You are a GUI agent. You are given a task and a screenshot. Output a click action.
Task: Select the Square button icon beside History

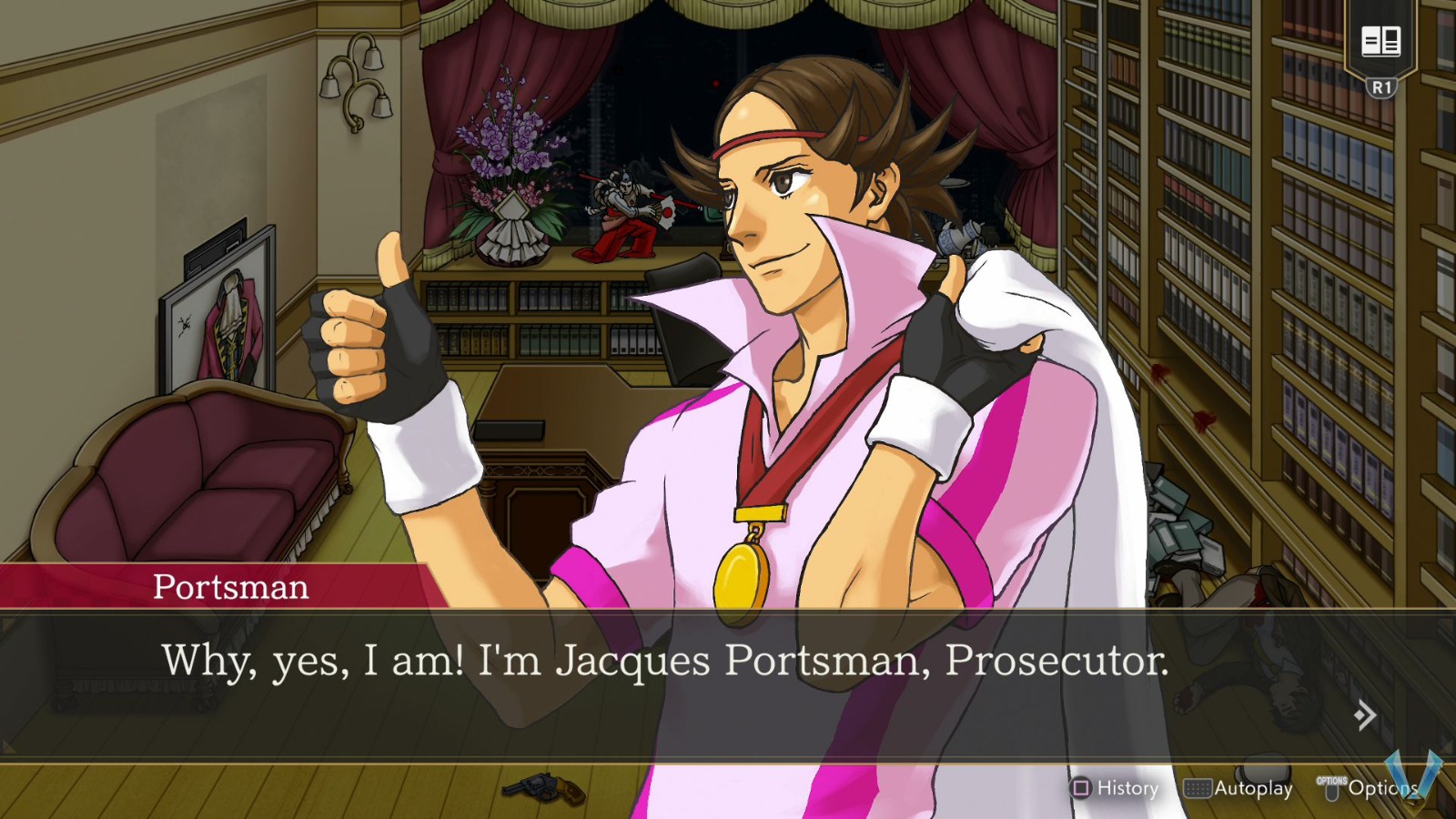[x=1079, y=788]
